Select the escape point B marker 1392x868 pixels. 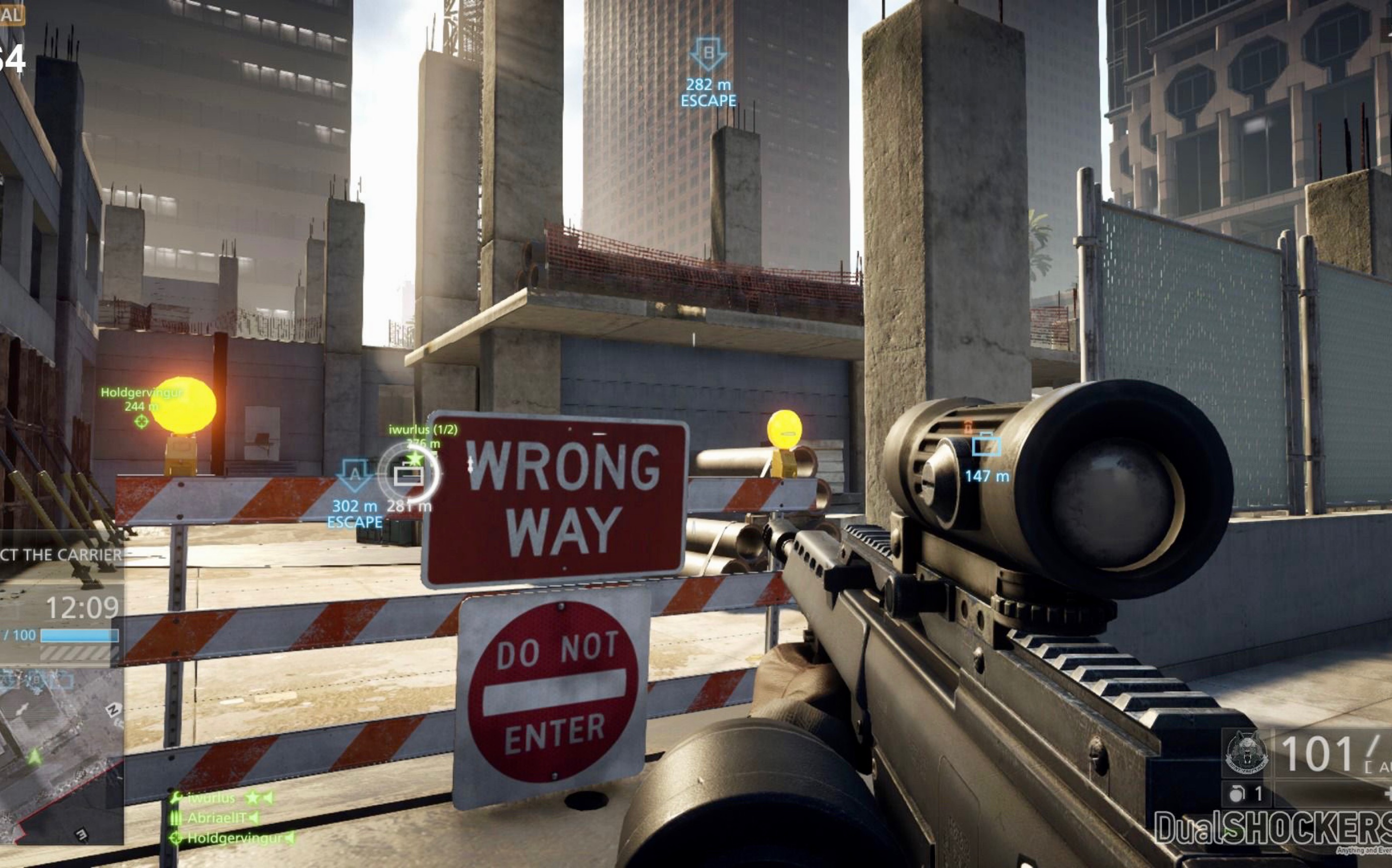(x=708, y=55)
